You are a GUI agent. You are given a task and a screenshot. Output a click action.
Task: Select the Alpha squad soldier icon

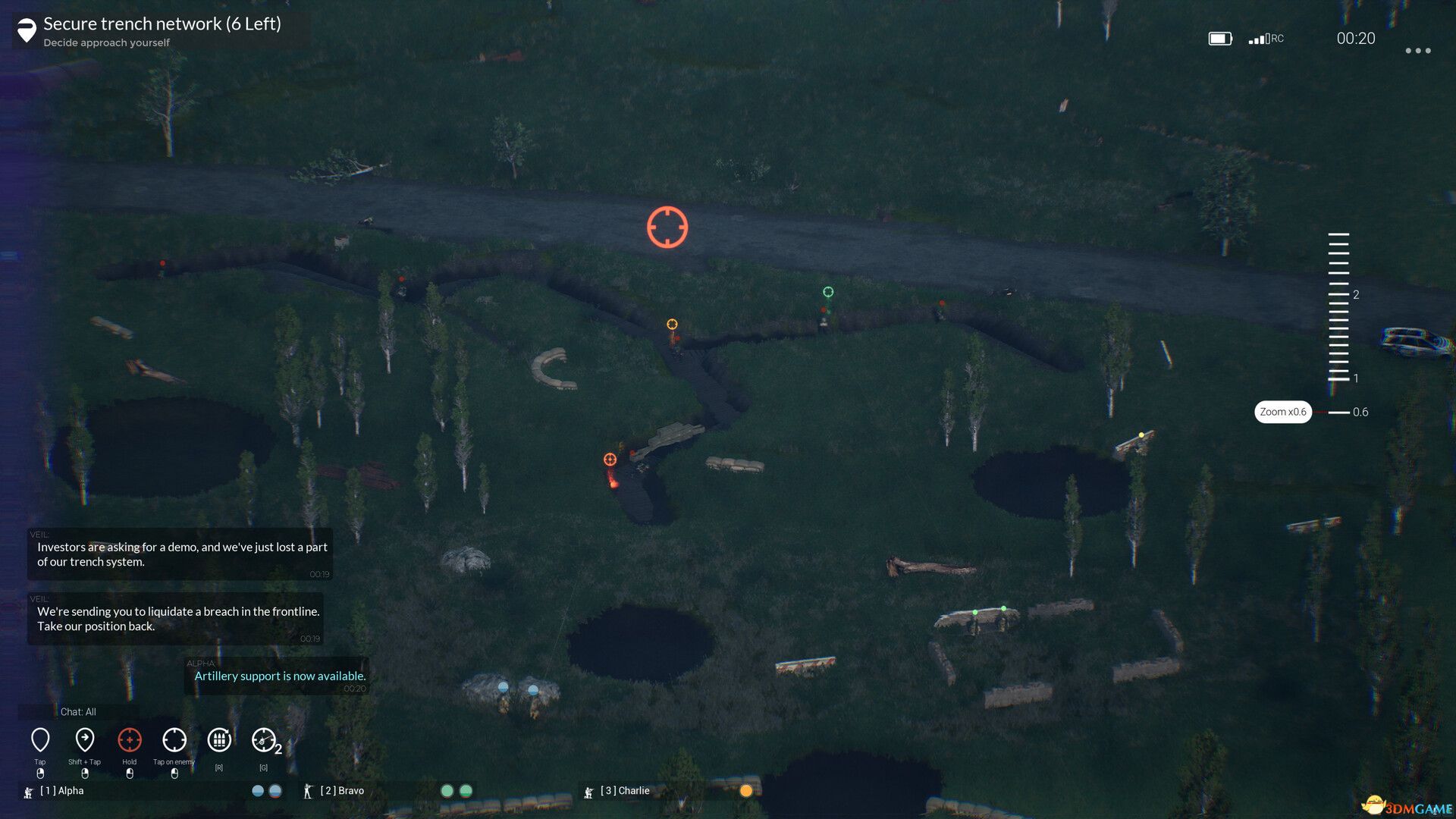pyautogui.click(x=28, y=791)
